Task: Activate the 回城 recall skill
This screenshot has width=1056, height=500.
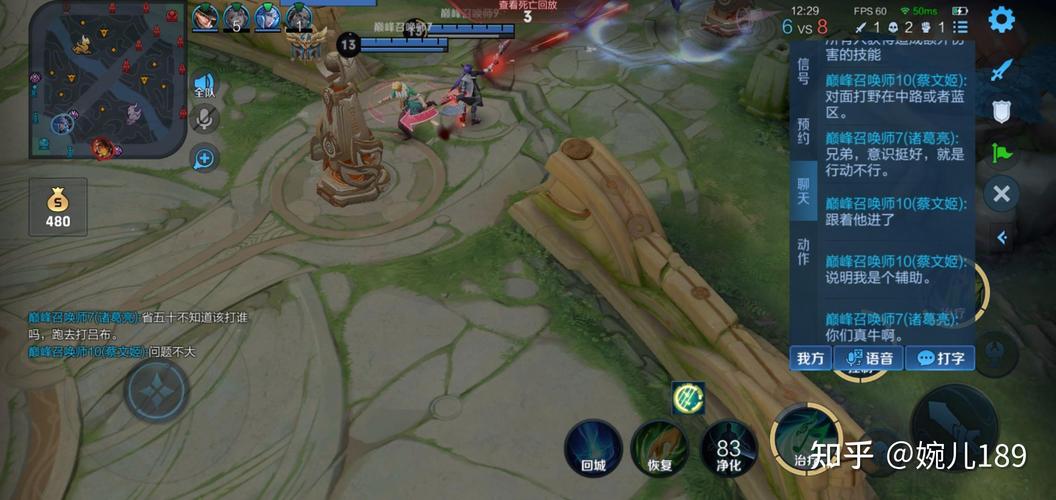Action: (593, 447)
